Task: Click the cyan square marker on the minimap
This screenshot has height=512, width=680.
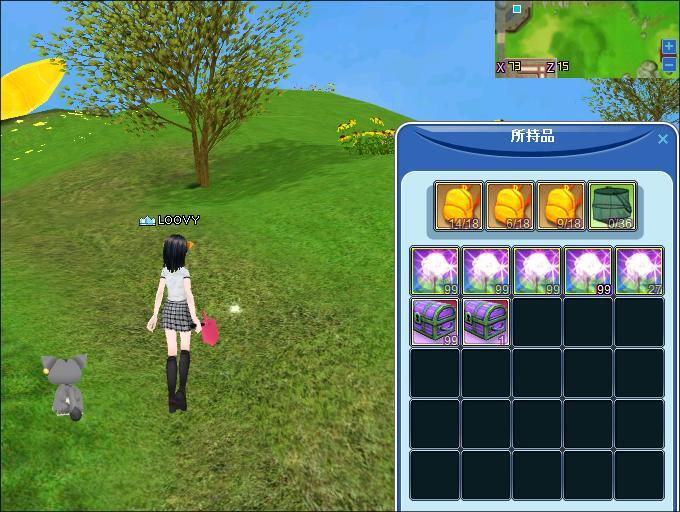Action: 517,9
